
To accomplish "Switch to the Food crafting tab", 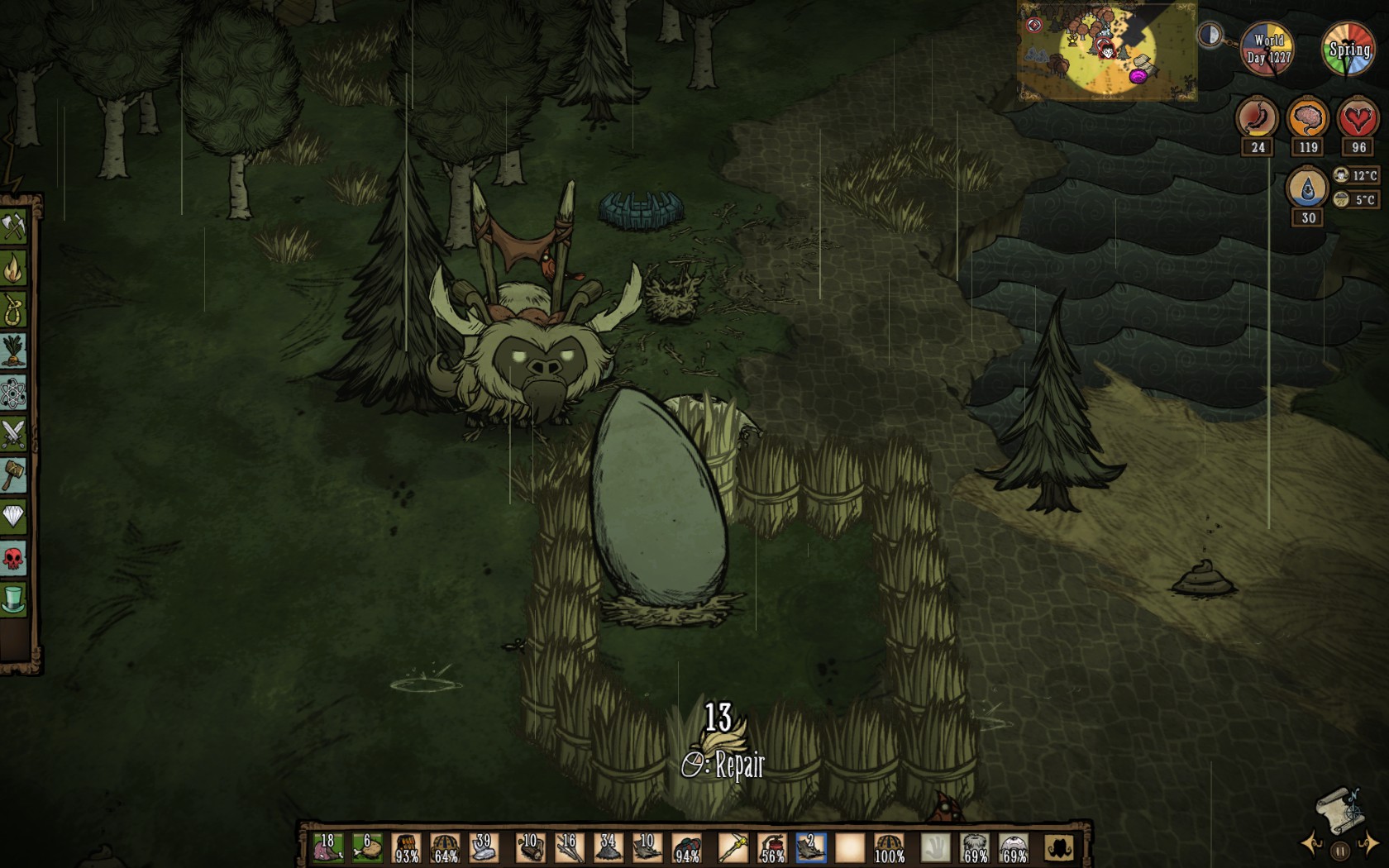I will [x=14, y=351].
